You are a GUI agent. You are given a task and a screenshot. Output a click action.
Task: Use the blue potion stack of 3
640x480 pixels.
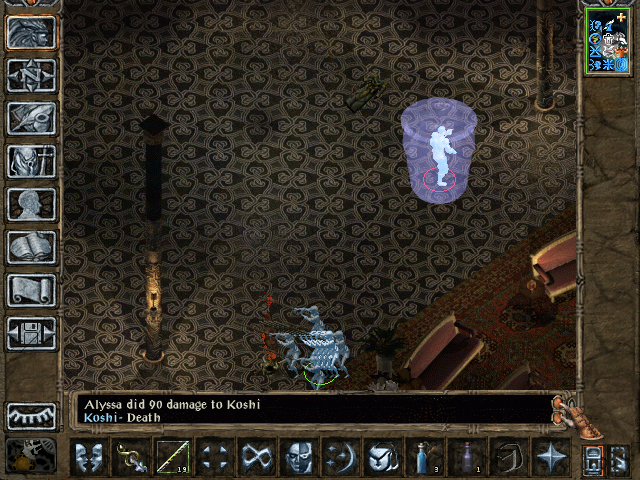tap(424, 458)
